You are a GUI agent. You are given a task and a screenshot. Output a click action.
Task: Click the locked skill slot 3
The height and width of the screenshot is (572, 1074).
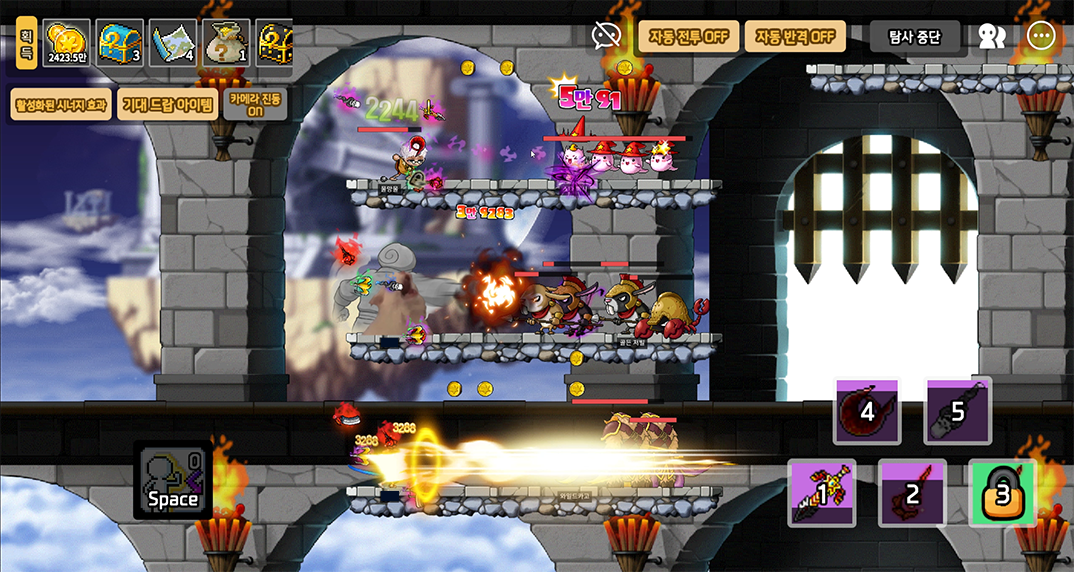(x=1002, y=493)
